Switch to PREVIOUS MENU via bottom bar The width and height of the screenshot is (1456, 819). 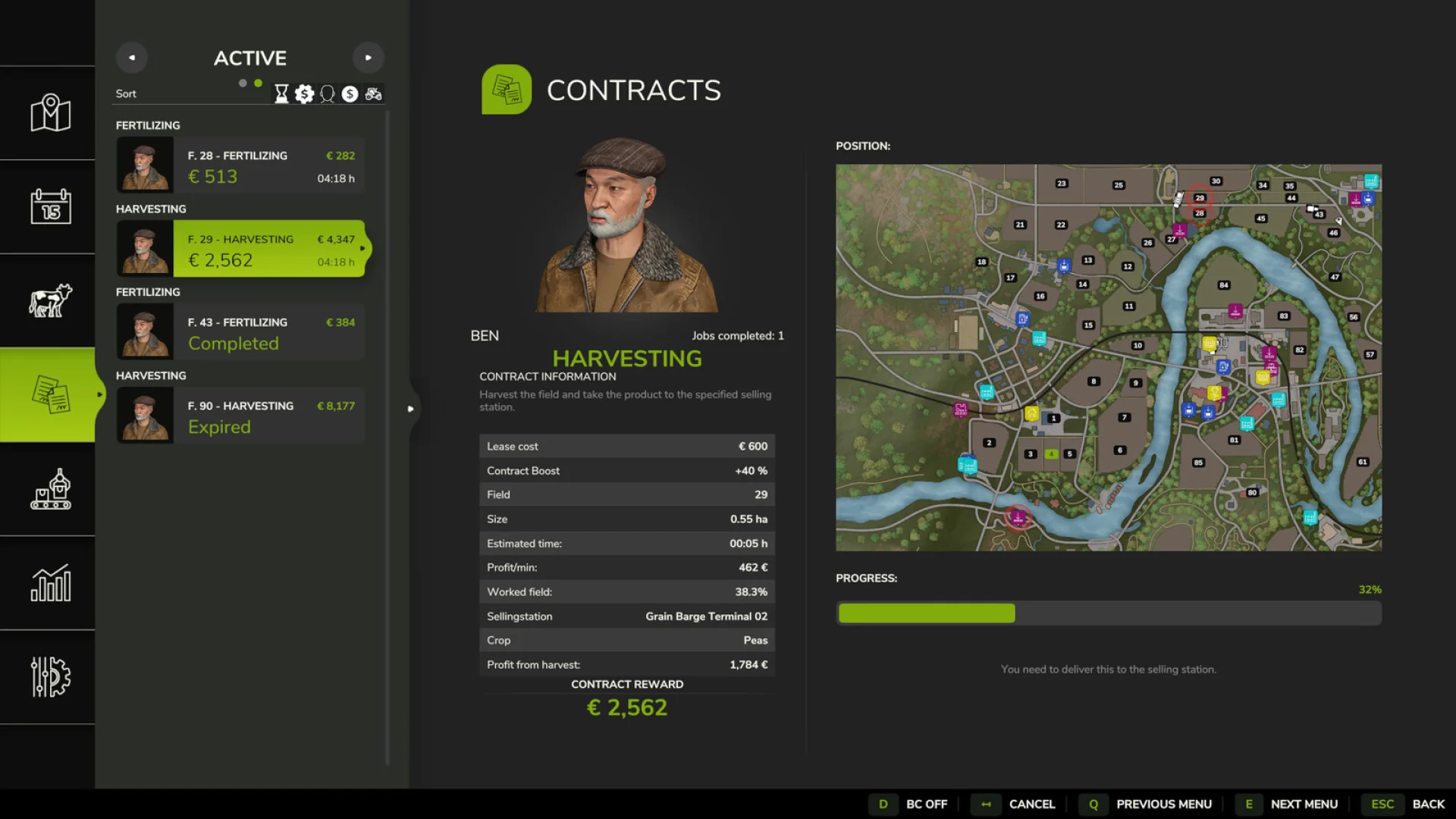[1165, 804]
